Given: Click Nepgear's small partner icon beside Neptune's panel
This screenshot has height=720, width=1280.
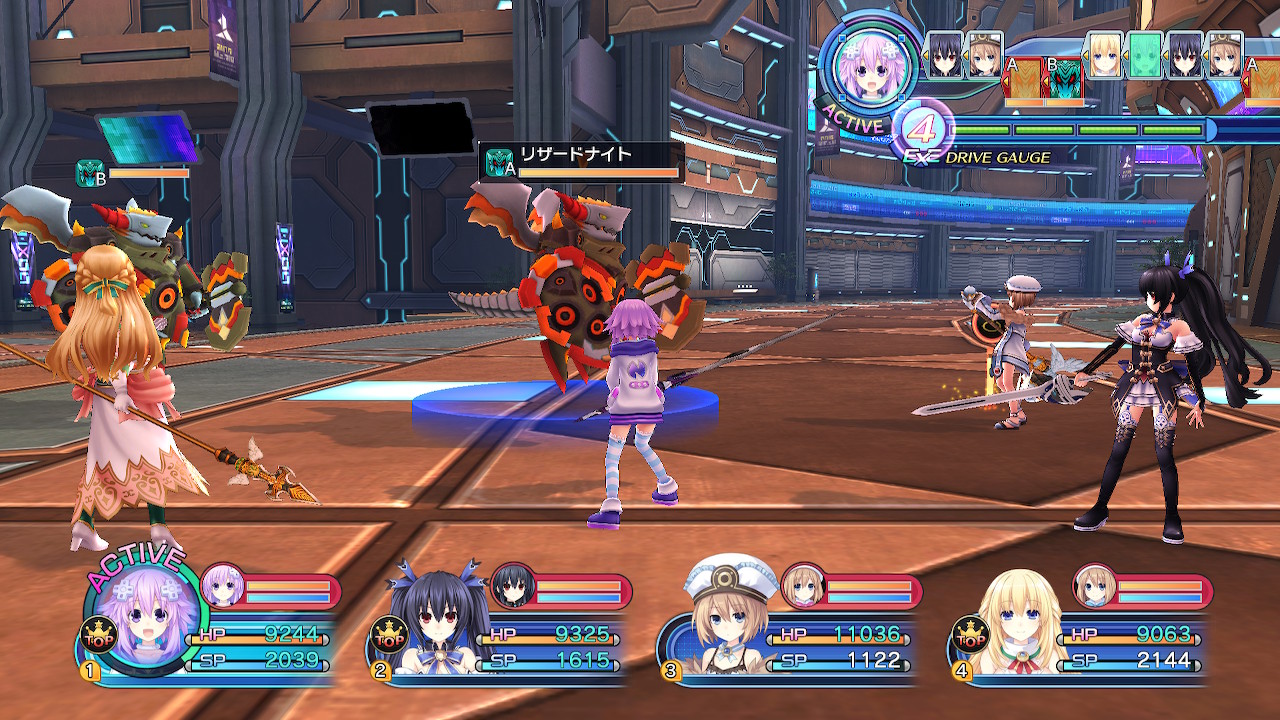Looking at the screenshot, I should point(222,586).
